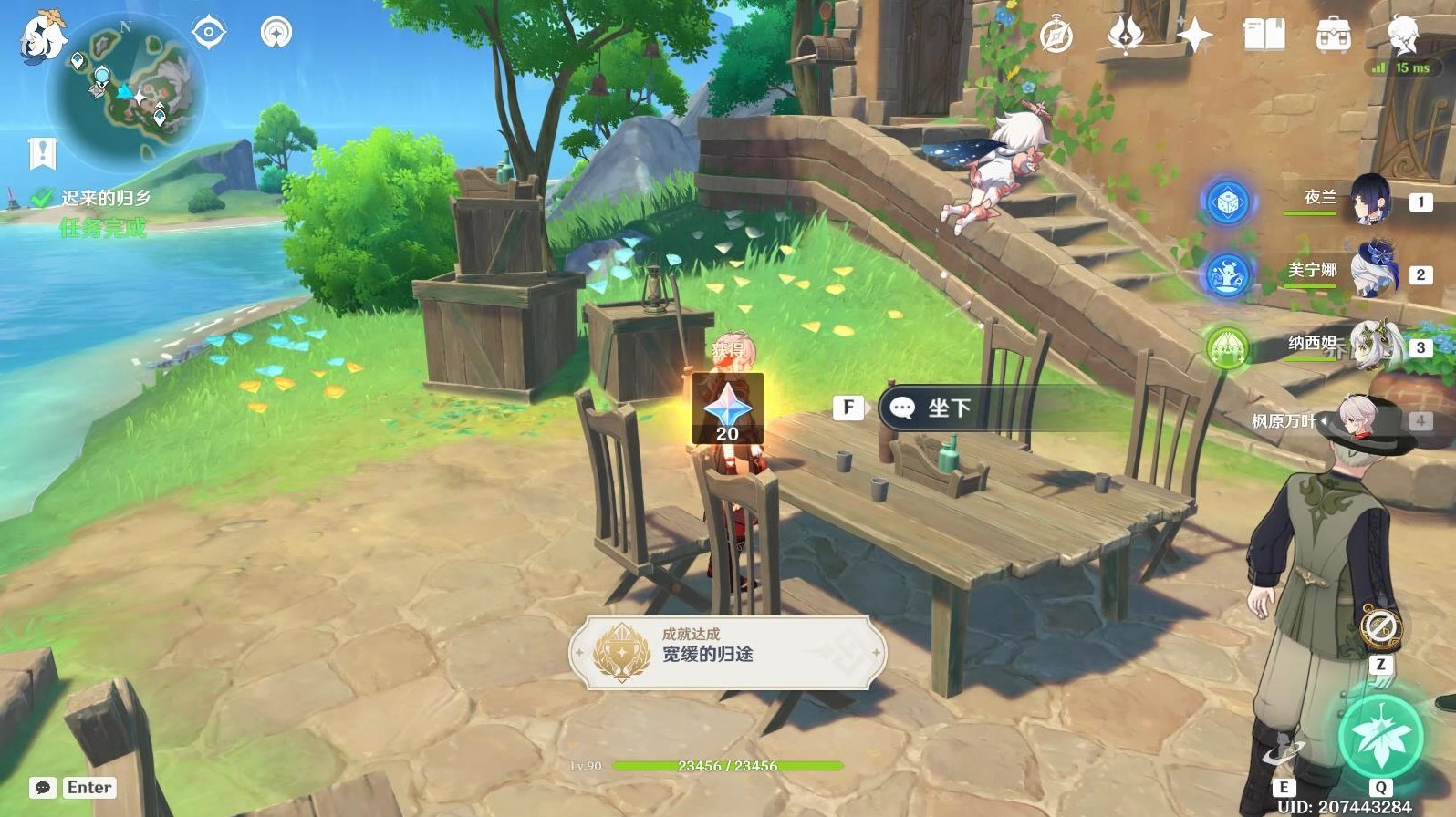Viewport: 1456px width, 817px height.
Task: Open the adventurer handbook book icon
Action: [1264, 36]
